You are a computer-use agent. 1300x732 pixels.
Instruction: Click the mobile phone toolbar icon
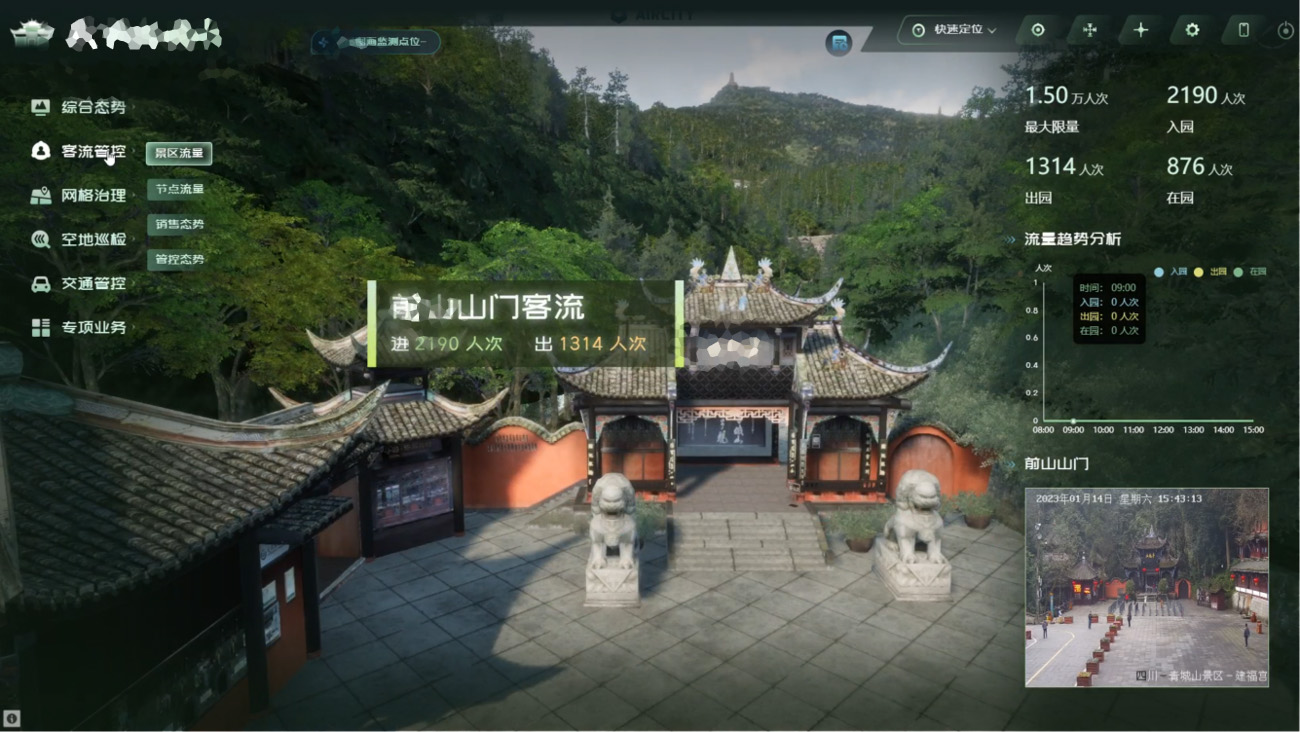(1244, 30)
